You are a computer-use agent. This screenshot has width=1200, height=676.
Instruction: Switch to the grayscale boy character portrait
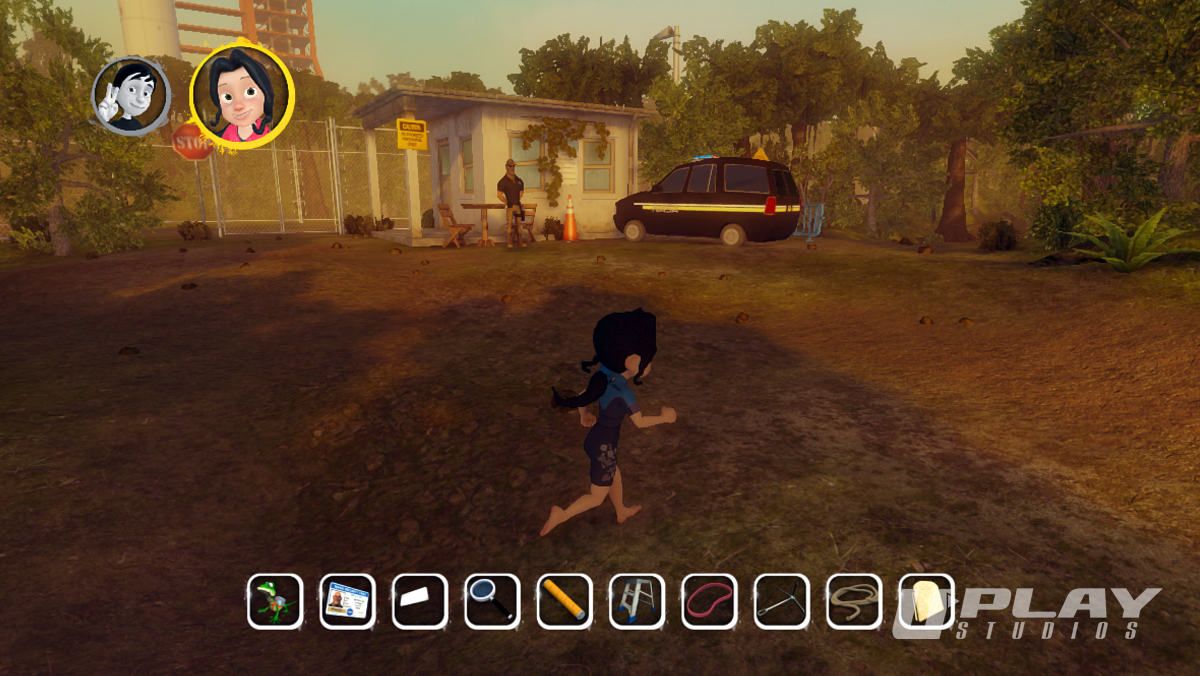(132, 96)
